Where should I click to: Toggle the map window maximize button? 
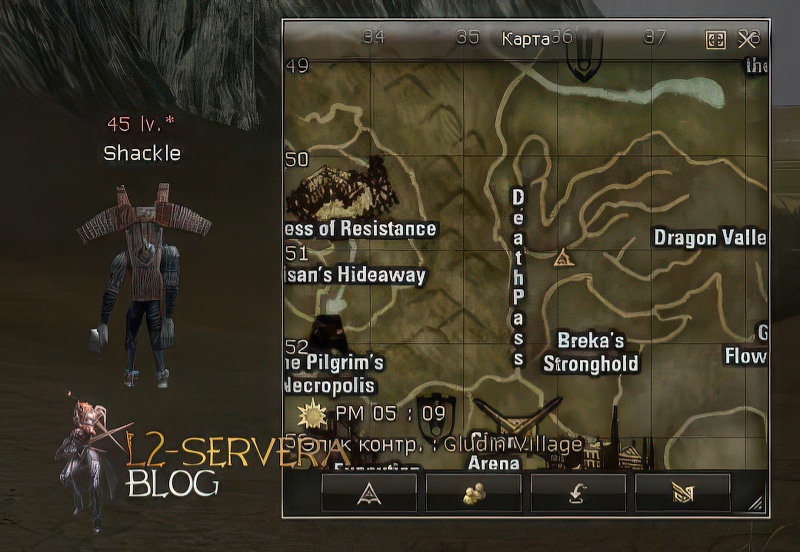click(716, 39)
